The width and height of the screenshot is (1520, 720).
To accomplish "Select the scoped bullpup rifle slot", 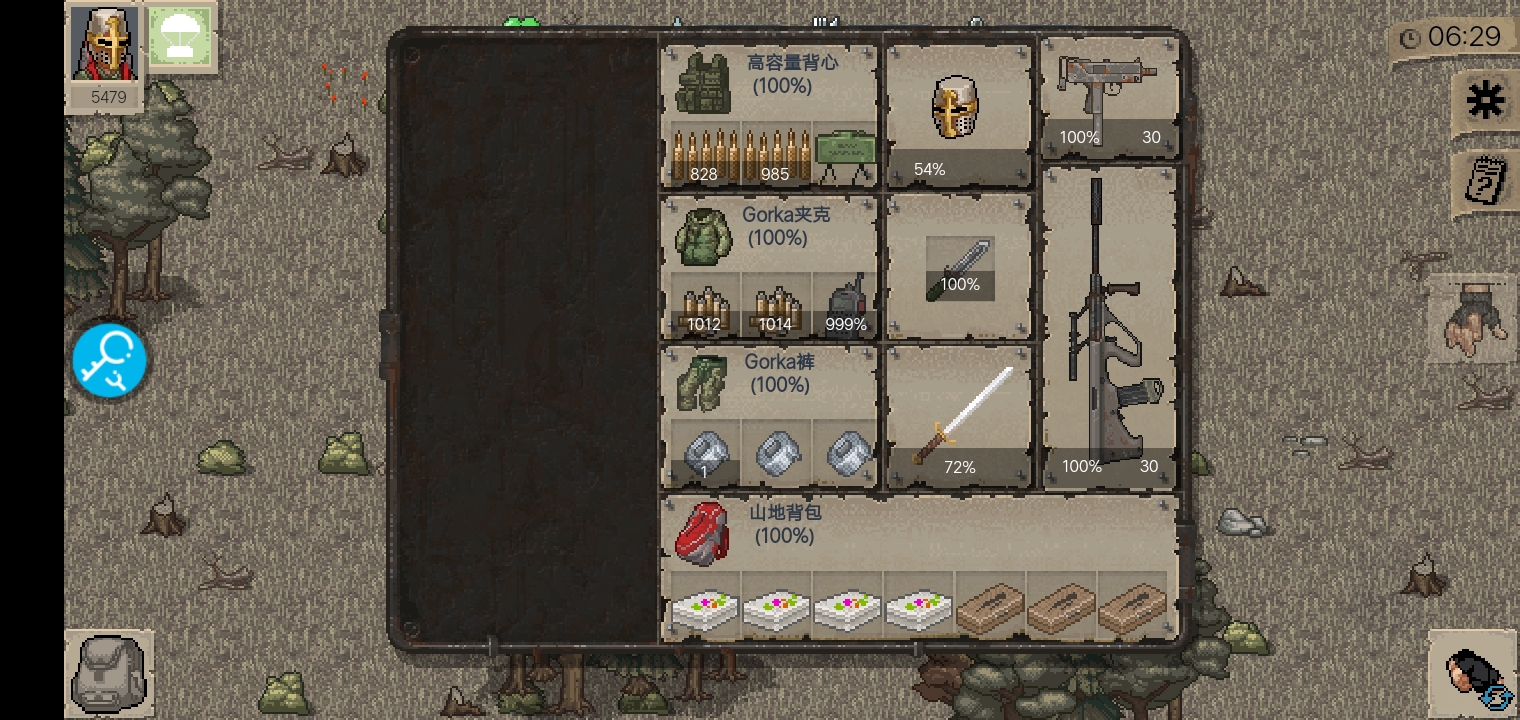I will point(1110,325).
